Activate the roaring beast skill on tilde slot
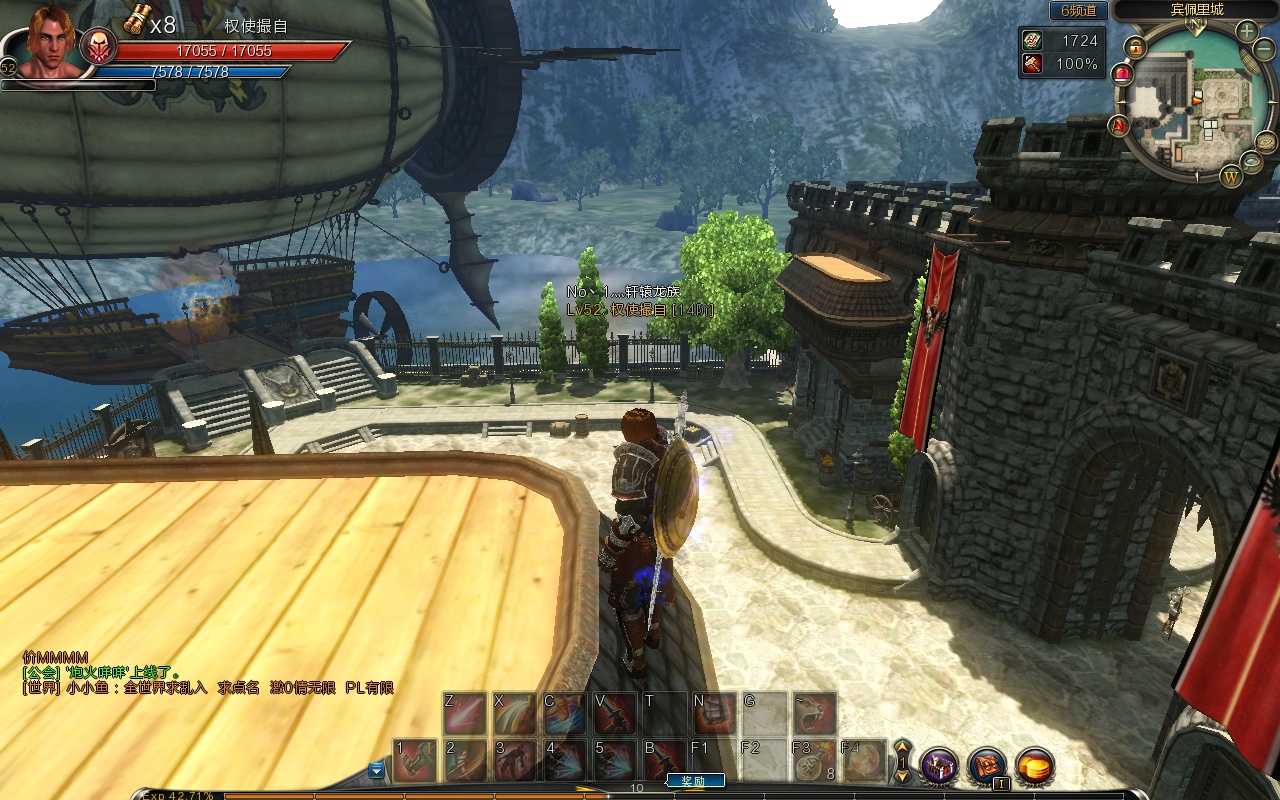Screen dimensions: 1280x800 tap(815, 712)
